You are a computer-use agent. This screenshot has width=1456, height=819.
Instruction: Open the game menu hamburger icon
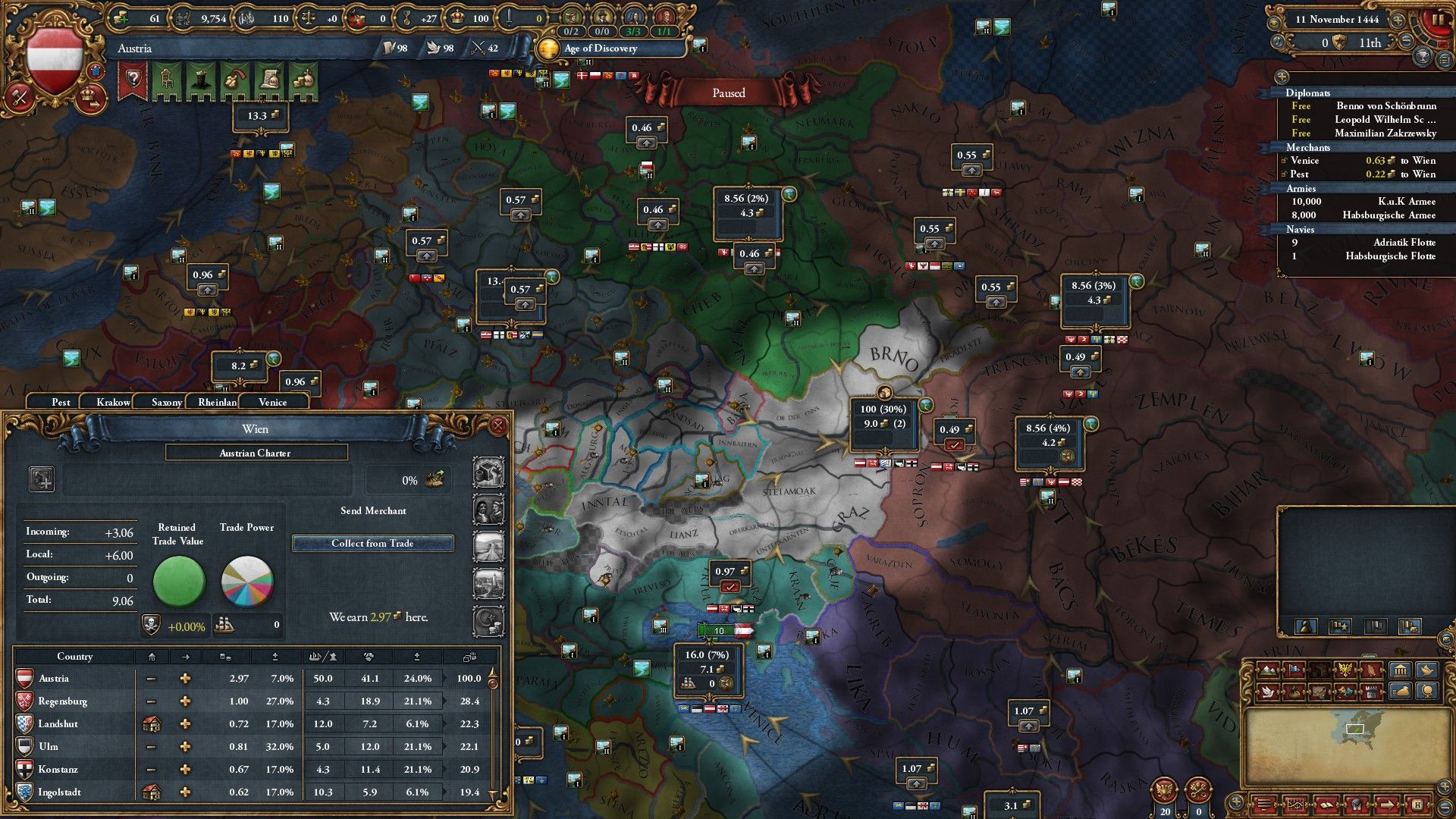pos(1264,805)
